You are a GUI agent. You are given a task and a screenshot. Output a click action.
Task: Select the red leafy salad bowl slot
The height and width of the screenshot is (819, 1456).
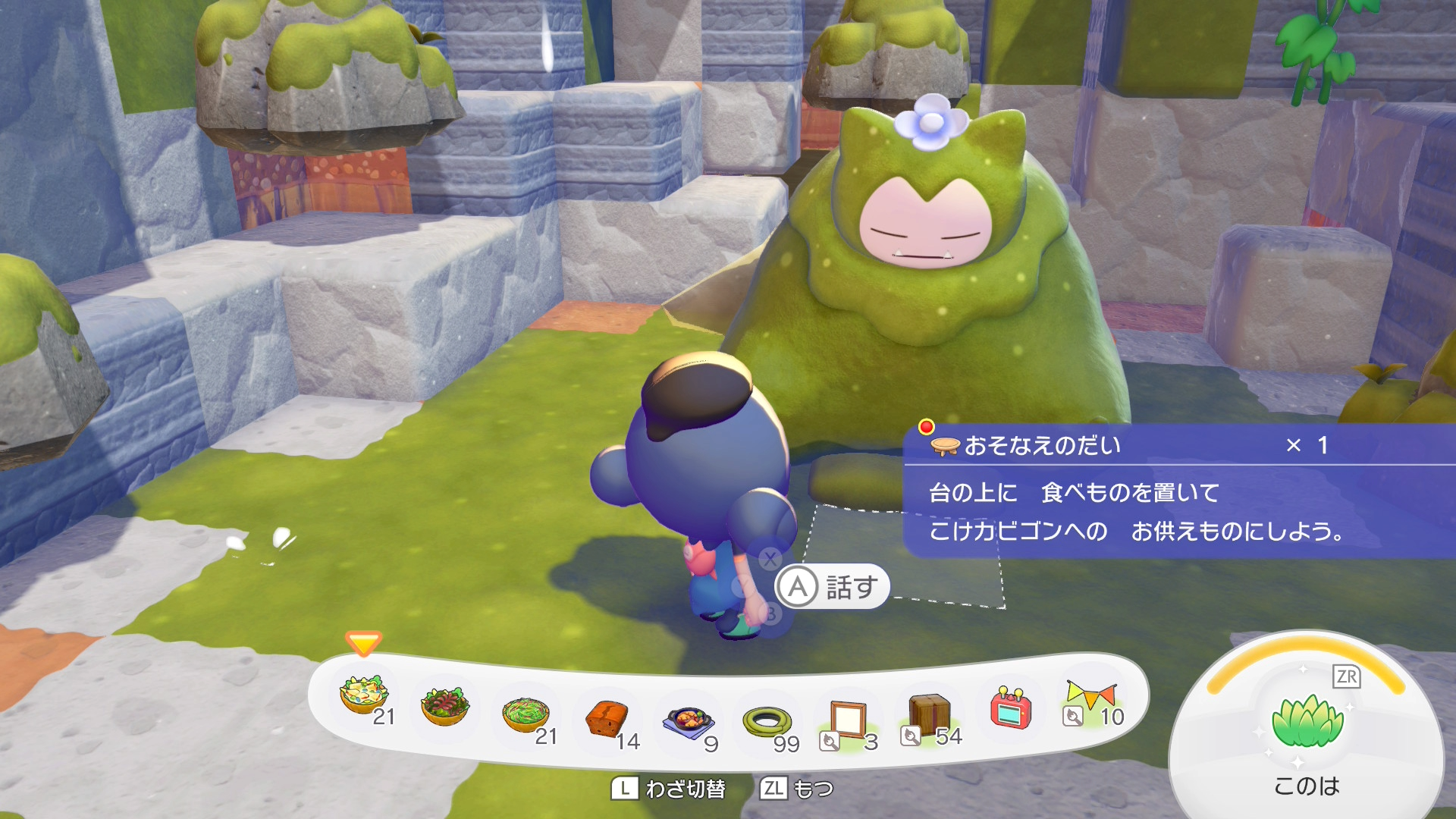445,705
